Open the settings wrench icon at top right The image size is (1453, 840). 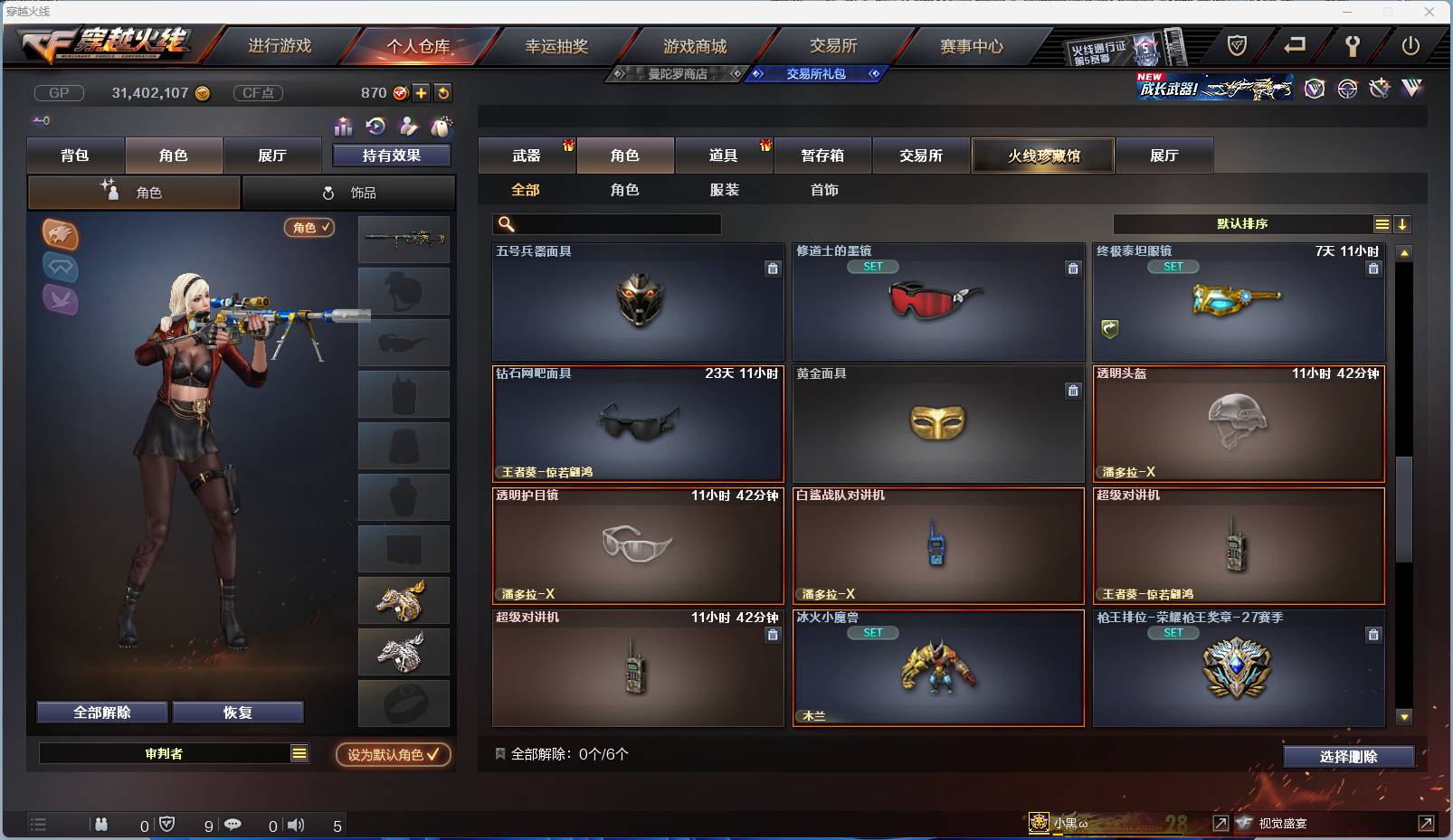click(1353, 46)
